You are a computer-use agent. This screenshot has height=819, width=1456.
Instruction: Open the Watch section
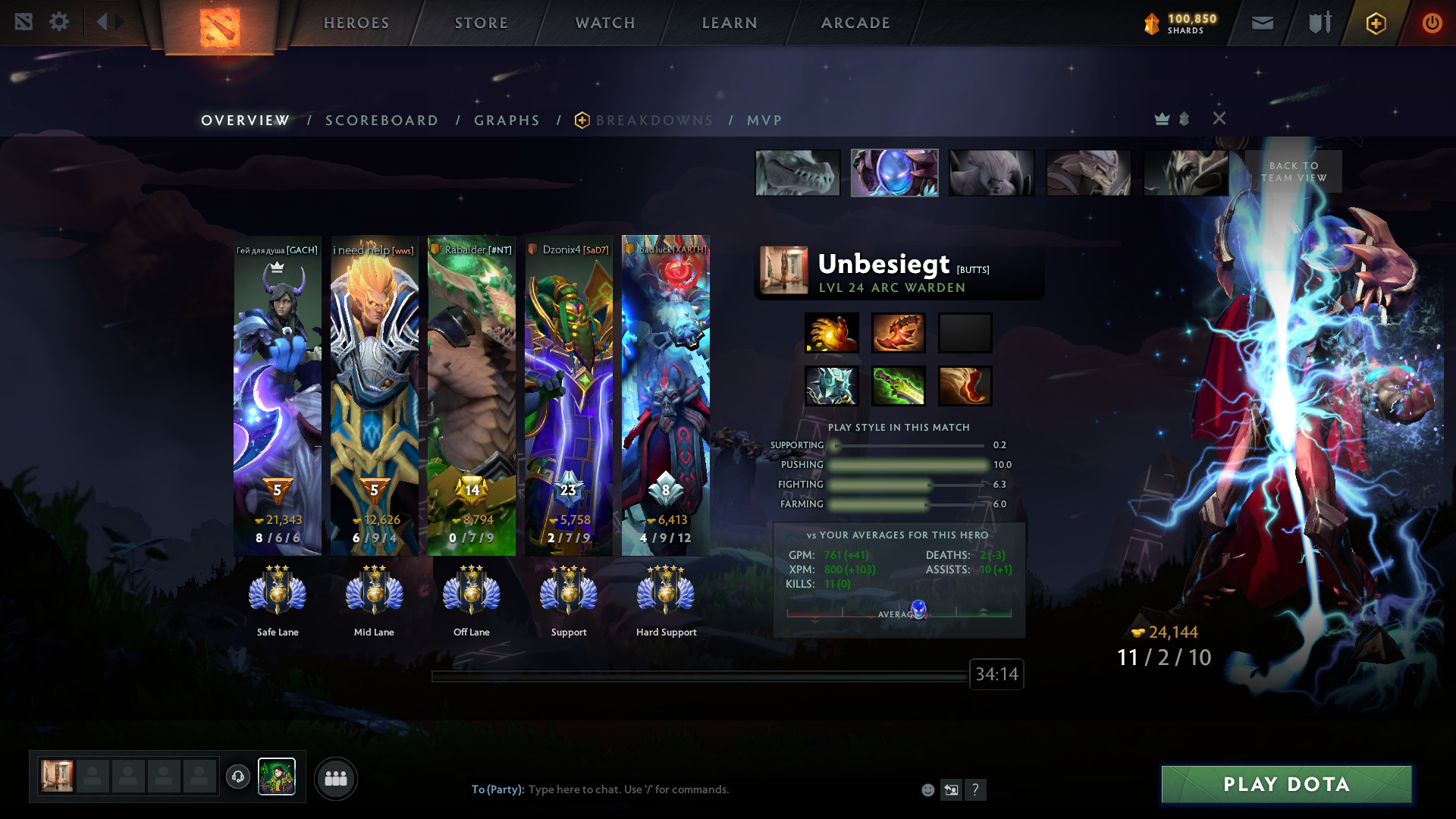tap(605, 23)
